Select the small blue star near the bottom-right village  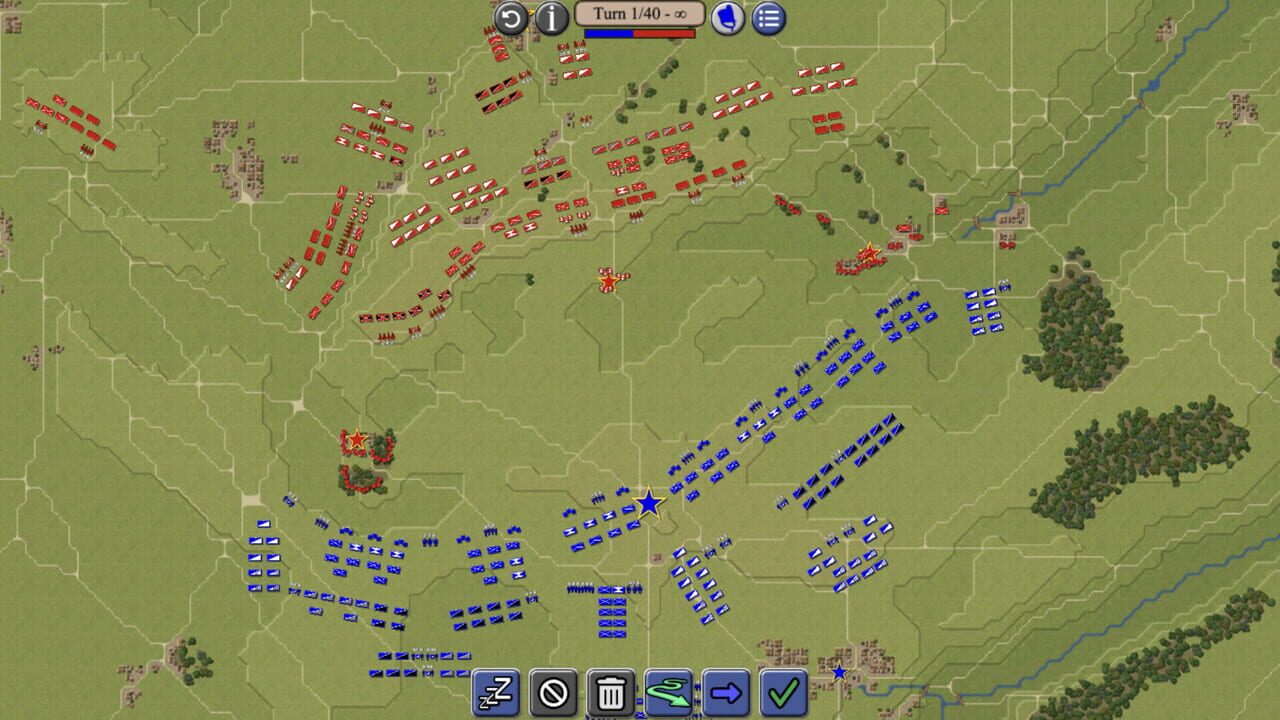pos(838,672)
